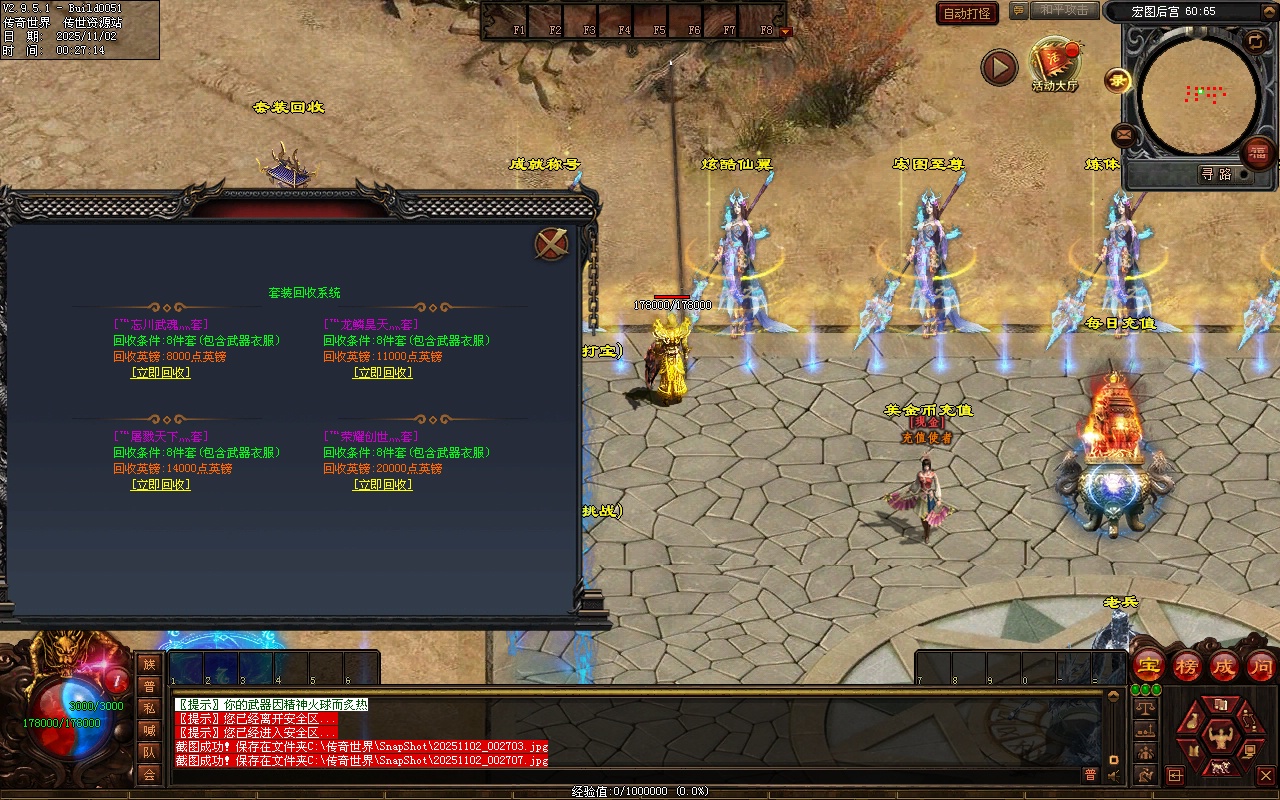Viewport: 1280px width, 800px height.
Task: Select the 队 team chat channel
Action: (x=149, y=752)
